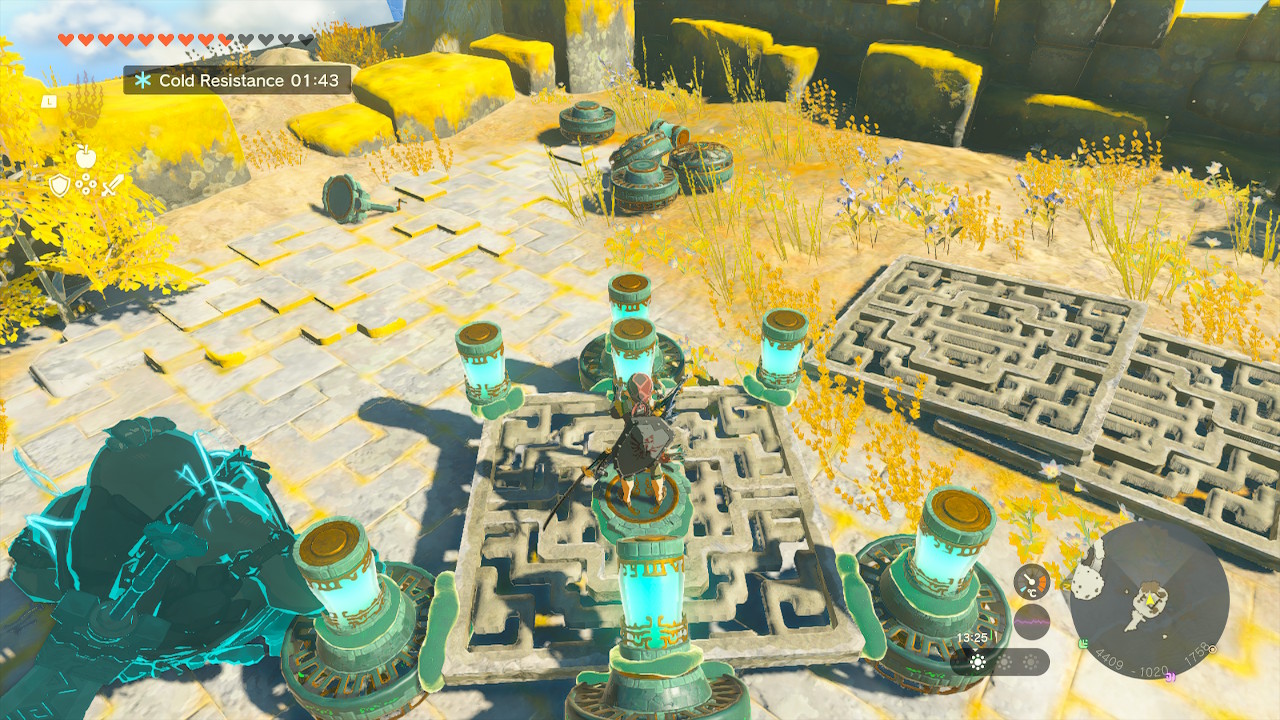Click the purple noise level meter

coord(1032,622)
